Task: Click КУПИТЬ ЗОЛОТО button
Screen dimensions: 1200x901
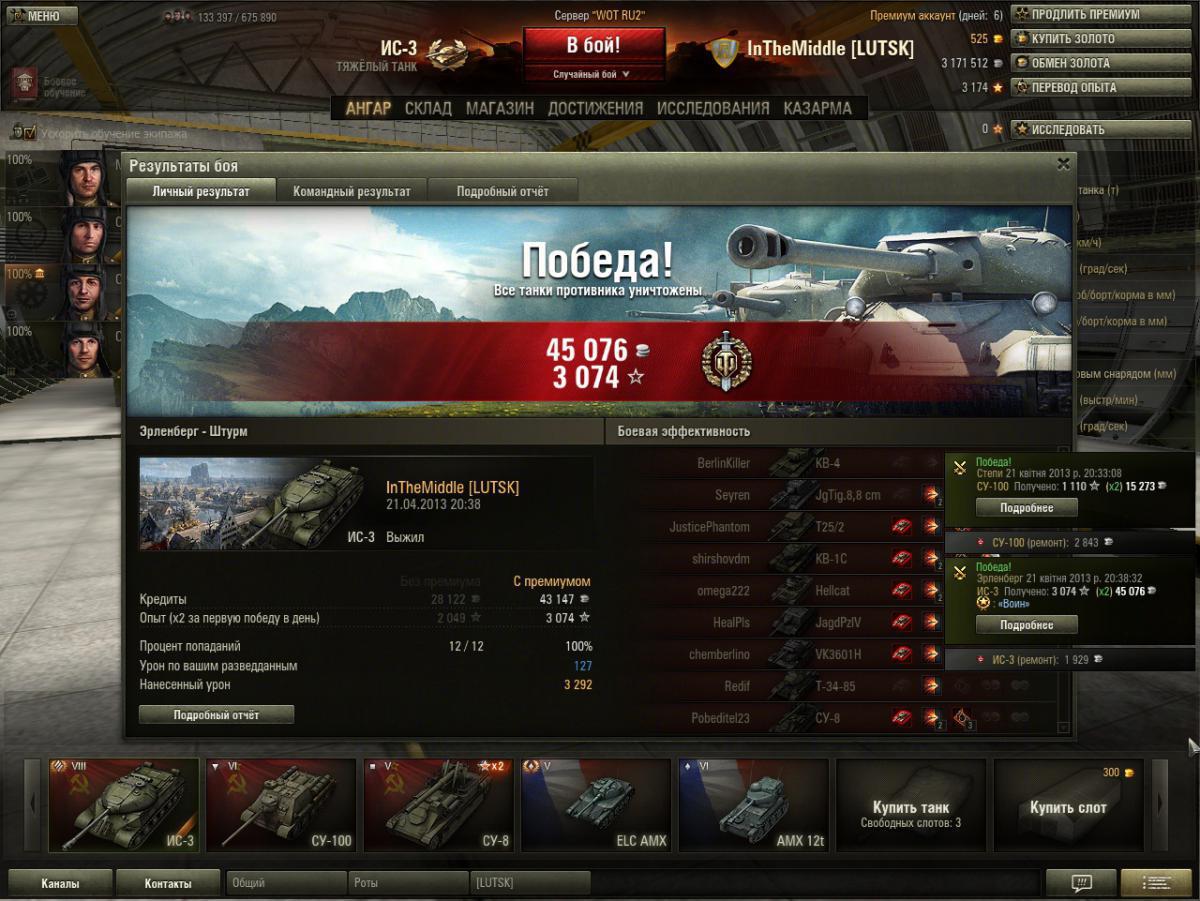Action: pyautogui.click(x=1089, y=39)
